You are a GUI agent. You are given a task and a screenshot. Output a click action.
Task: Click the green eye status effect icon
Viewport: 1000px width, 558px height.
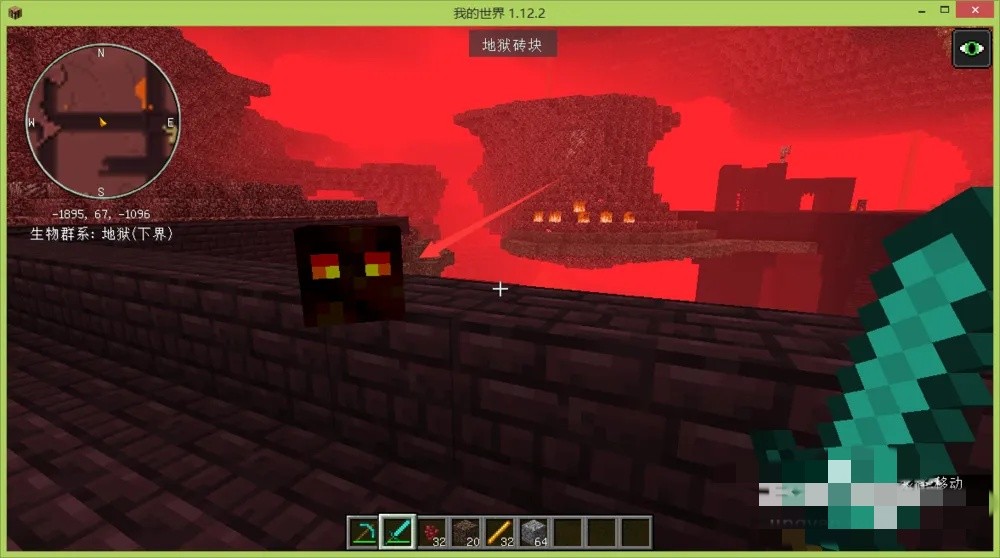coord(970,49)
